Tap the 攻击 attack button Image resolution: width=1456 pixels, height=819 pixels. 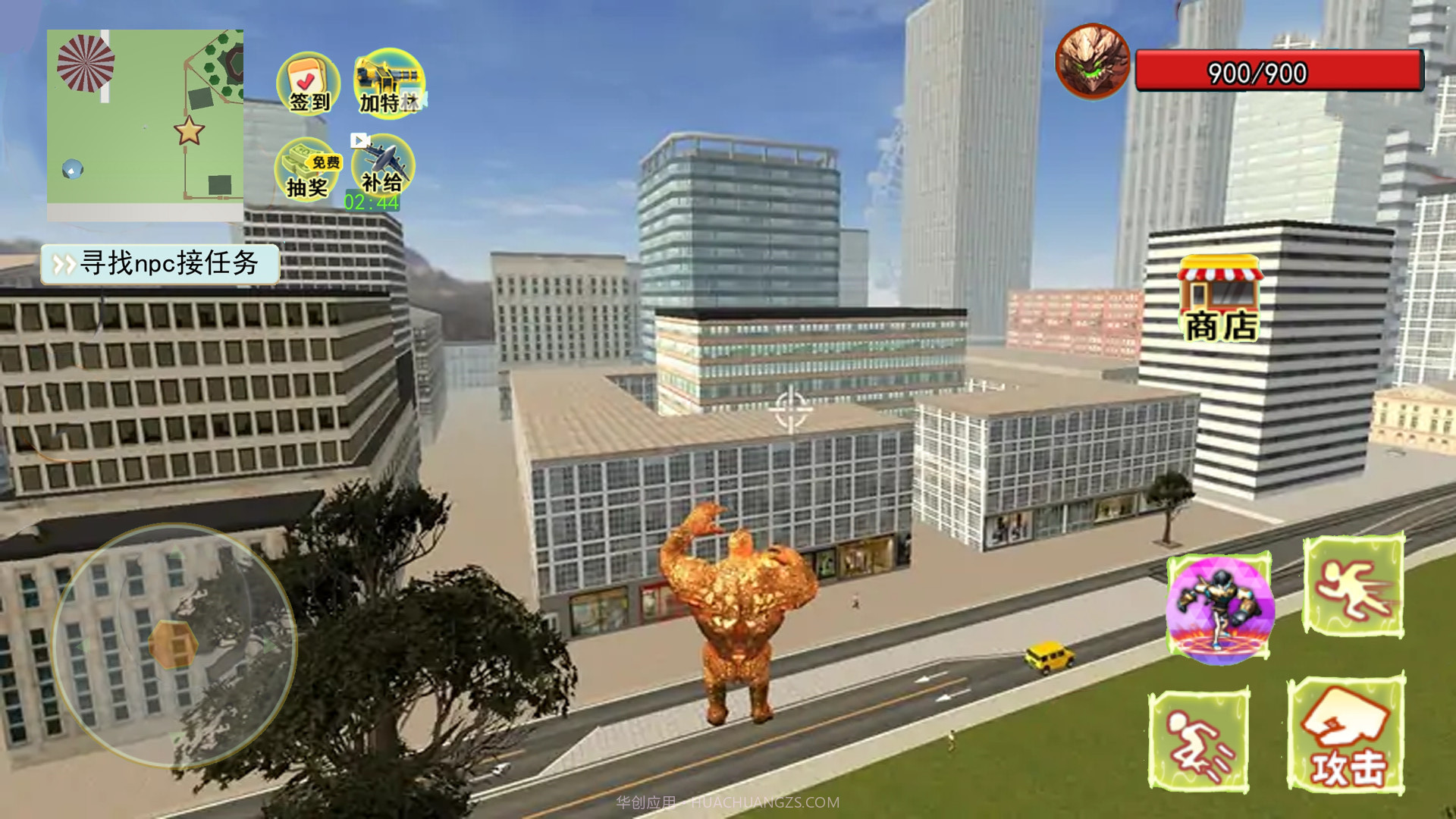pos(1346,736)
